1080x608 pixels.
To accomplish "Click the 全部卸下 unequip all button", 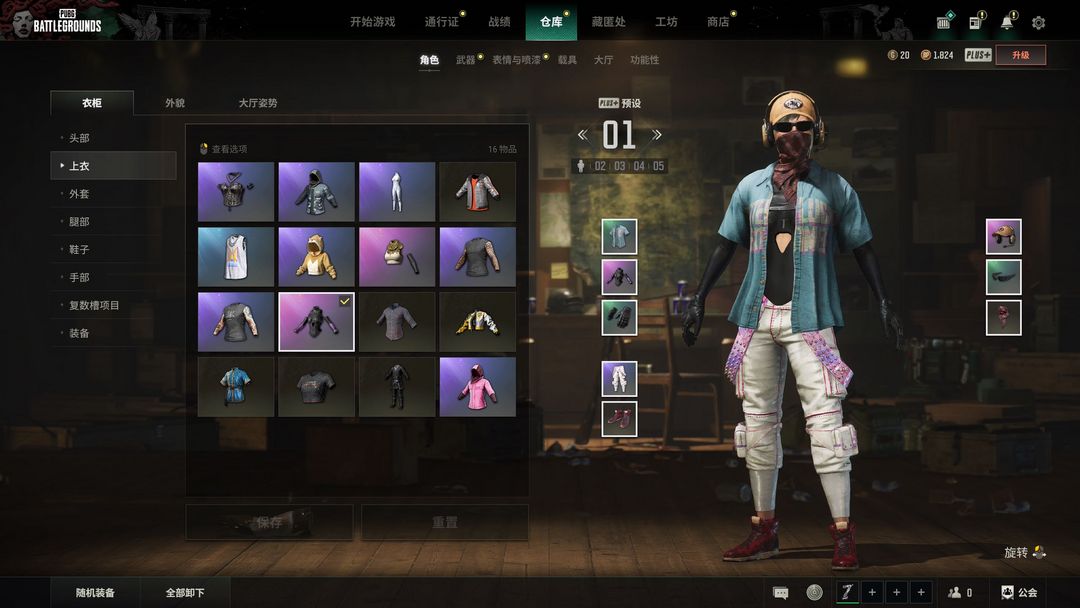I will [185, 593].
